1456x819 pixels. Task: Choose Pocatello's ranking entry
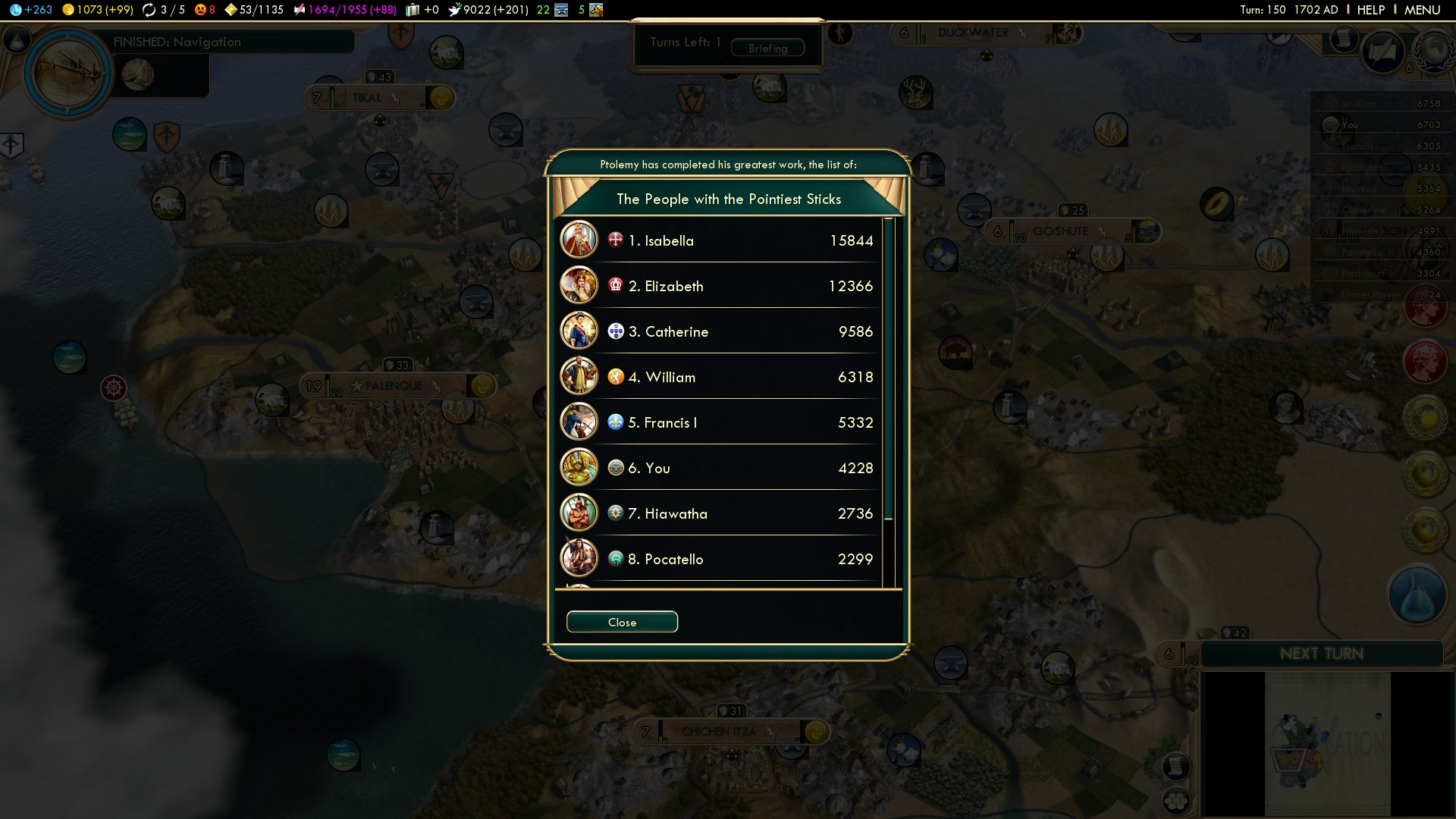(719, 559)
